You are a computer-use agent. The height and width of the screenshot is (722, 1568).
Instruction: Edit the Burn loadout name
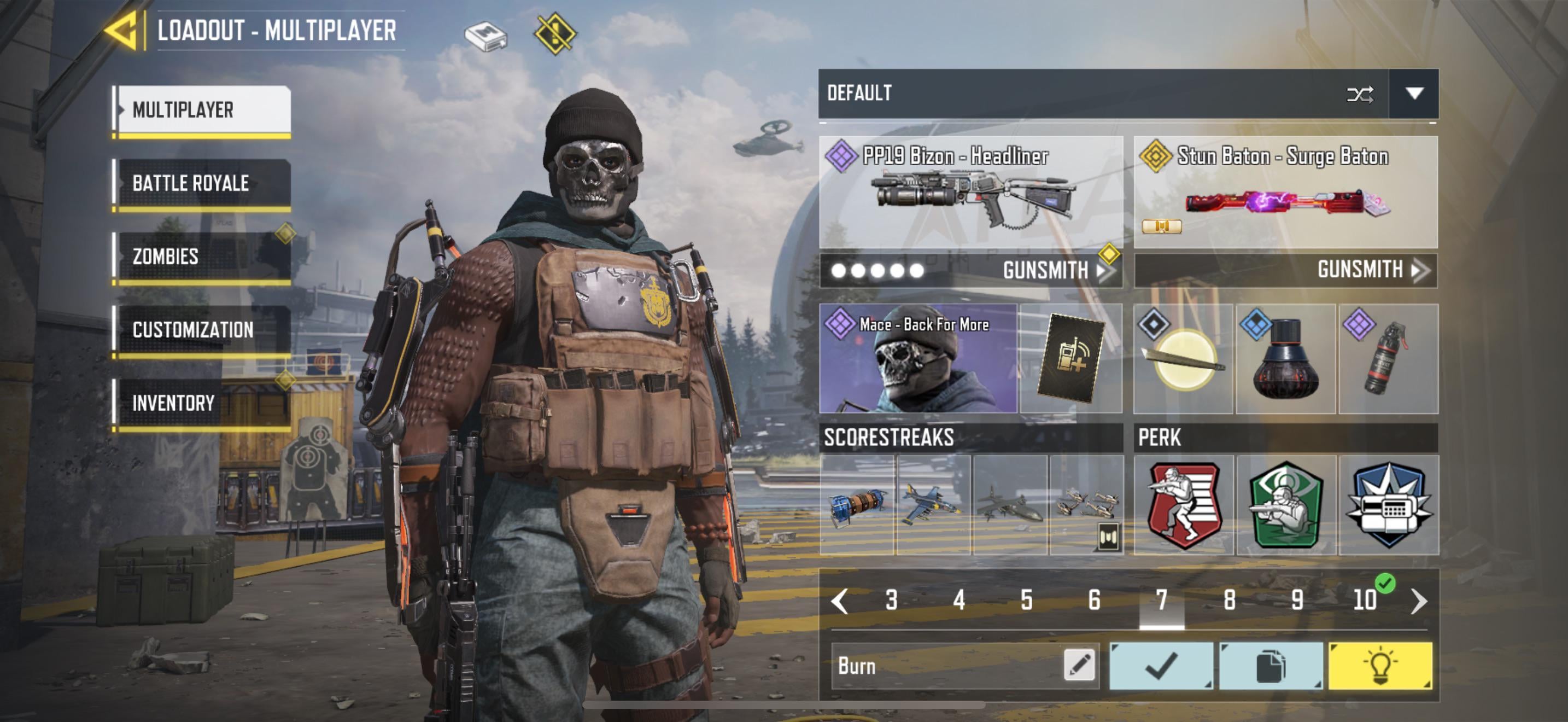(1079, 665)
